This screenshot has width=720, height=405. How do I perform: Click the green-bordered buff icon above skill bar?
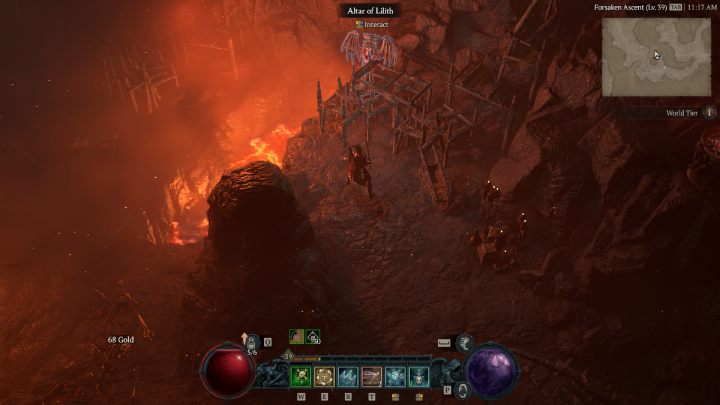[x=297, y=337]
